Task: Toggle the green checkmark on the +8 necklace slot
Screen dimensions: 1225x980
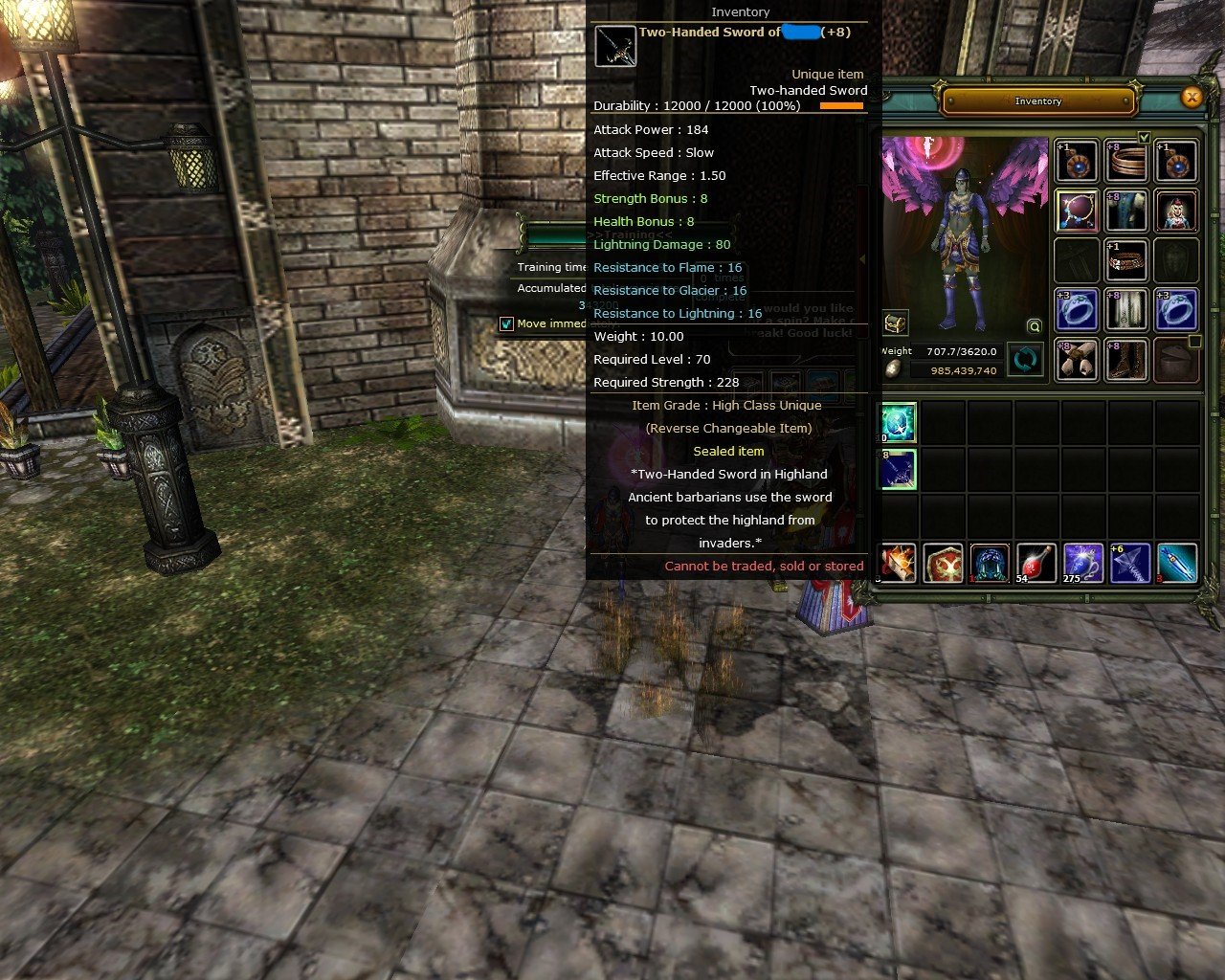Action: point(1144,137)
